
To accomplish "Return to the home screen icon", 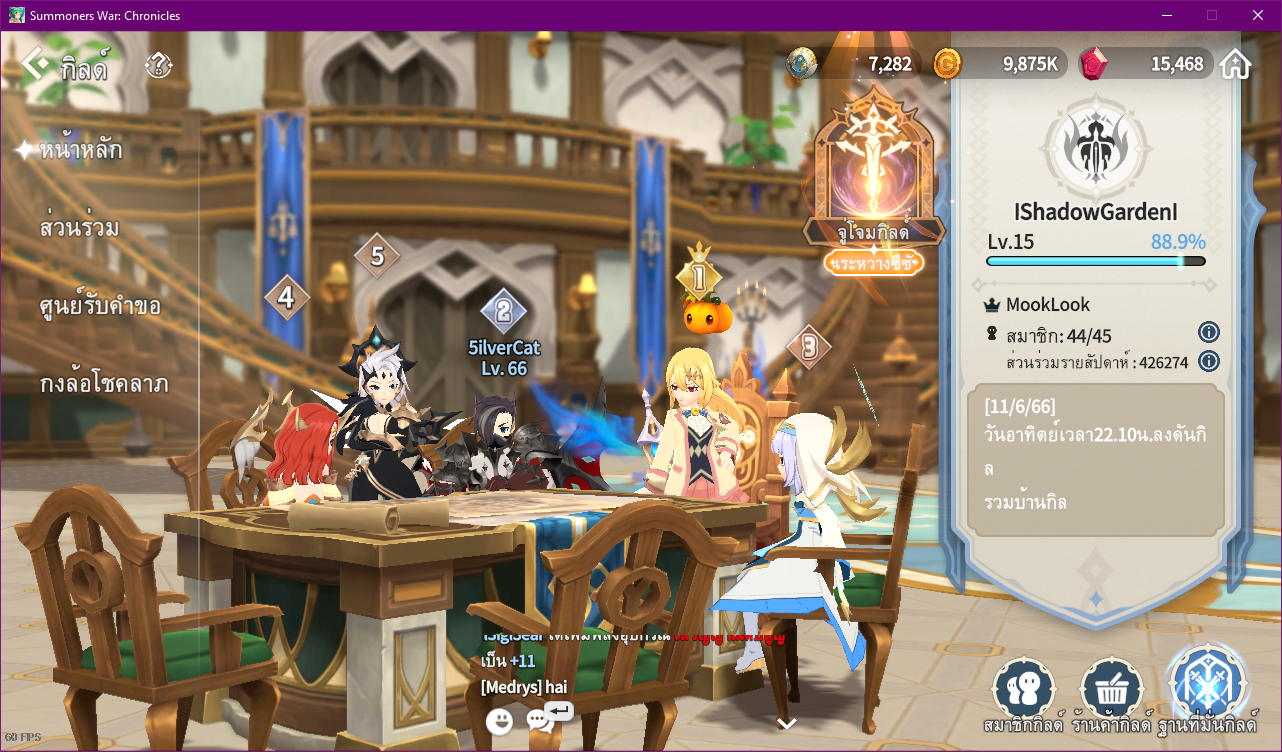I will [1236, 64].
